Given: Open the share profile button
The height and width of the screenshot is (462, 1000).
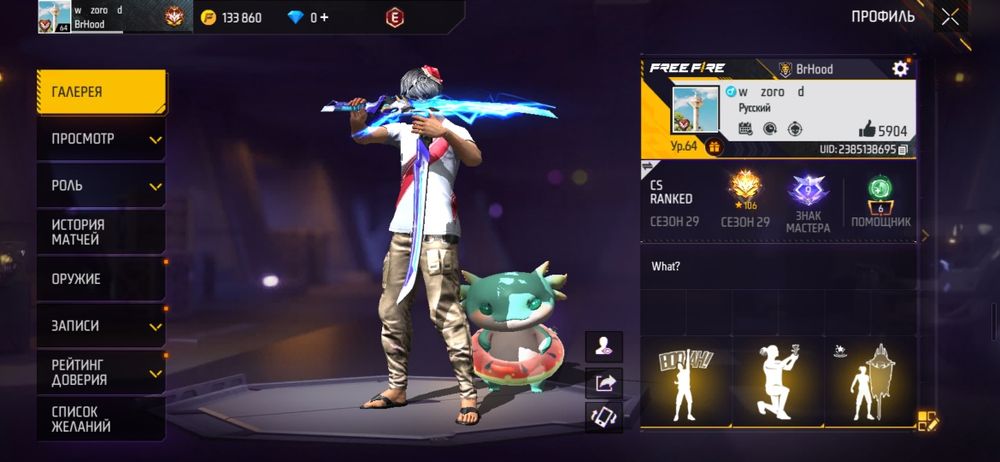Looking at the screenshot, I should [604, 382].
